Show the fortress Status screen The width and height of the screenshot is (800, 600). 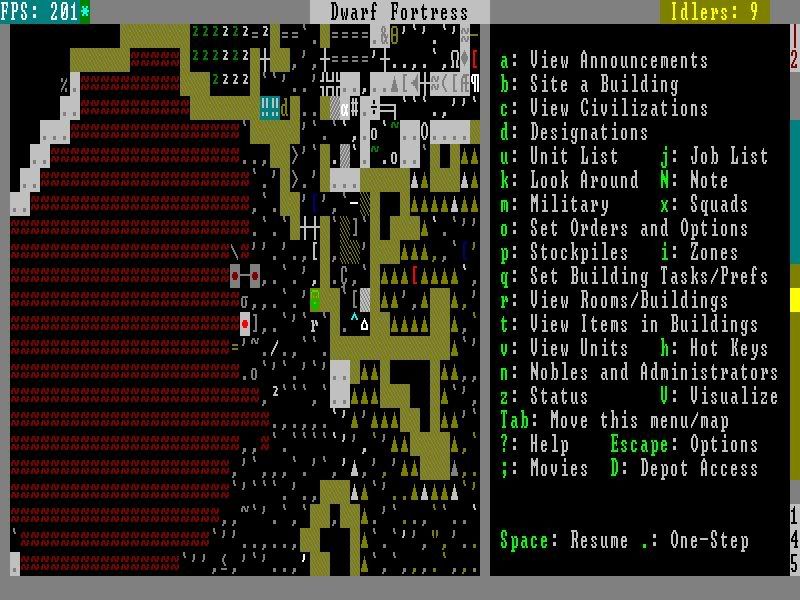pos(559,397)
